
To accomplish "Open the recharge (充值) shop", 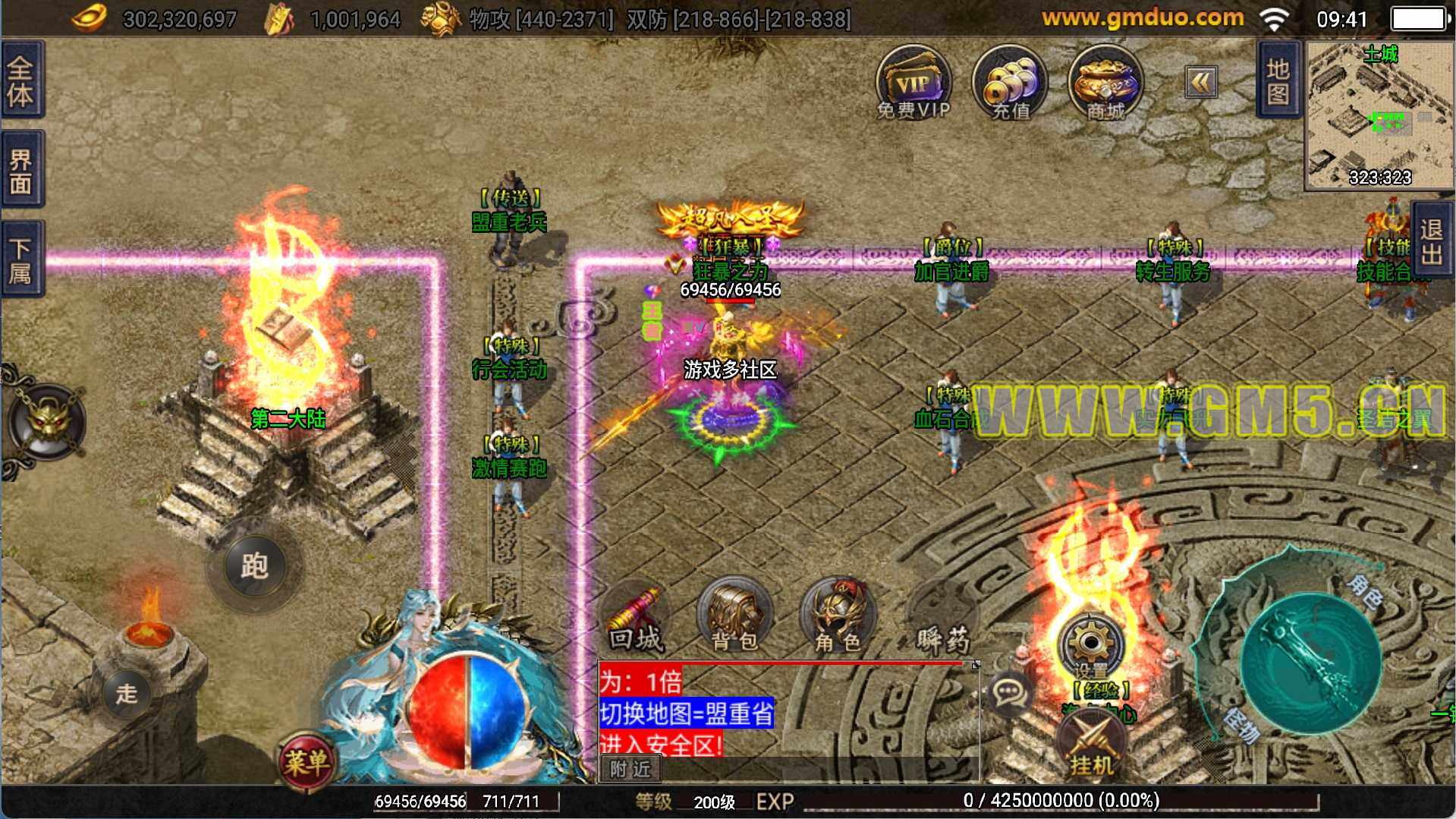I will 1009,82.
